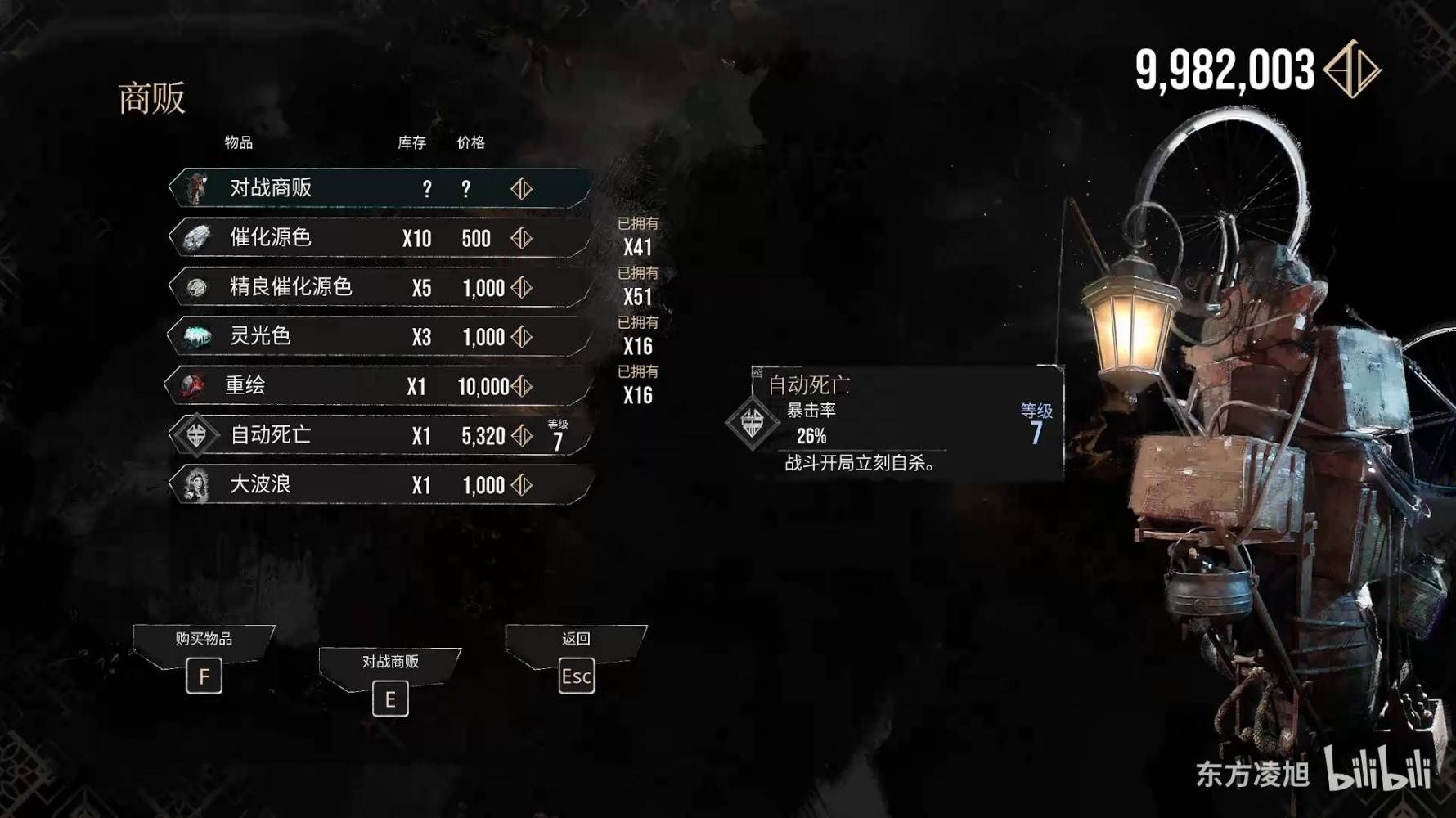Activate the 对战商贩 fight merchant button

390,699
